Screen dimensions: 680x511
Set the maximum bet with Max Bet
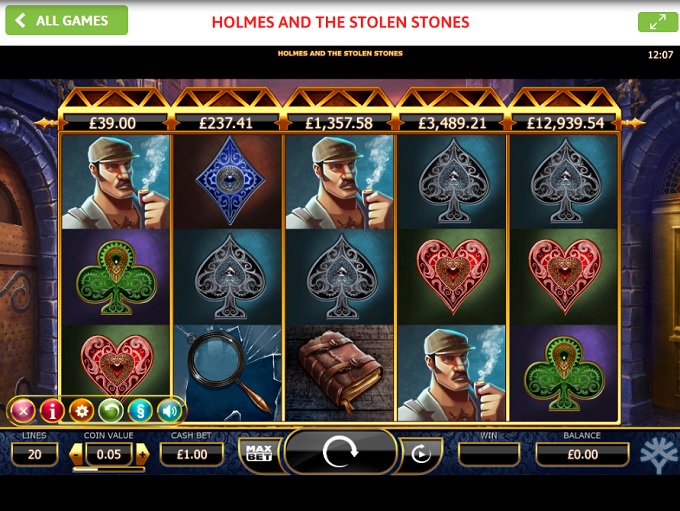[x=257, y=454]
